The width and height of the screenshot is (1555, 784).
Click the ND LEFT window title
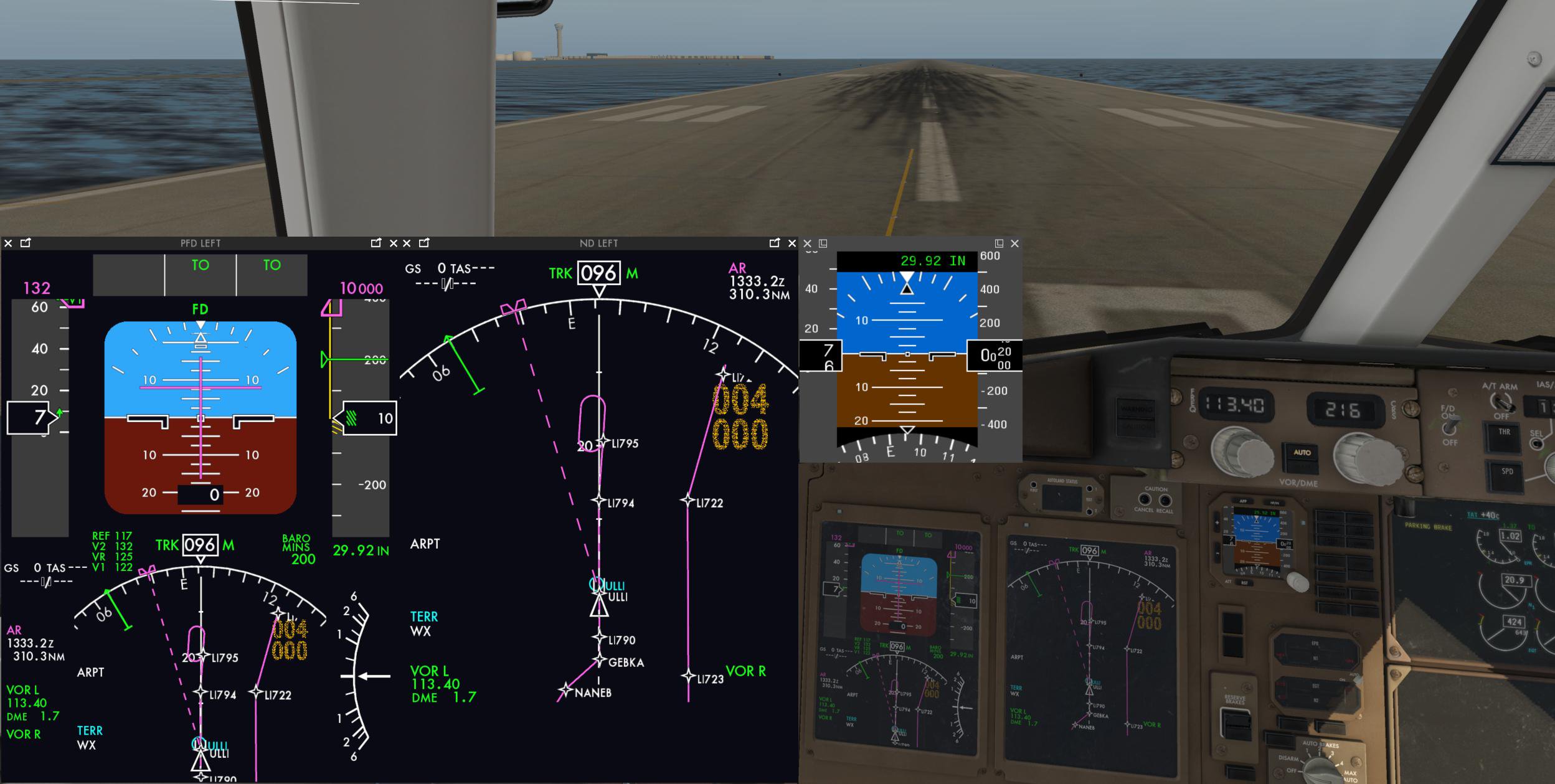point(598,243)
